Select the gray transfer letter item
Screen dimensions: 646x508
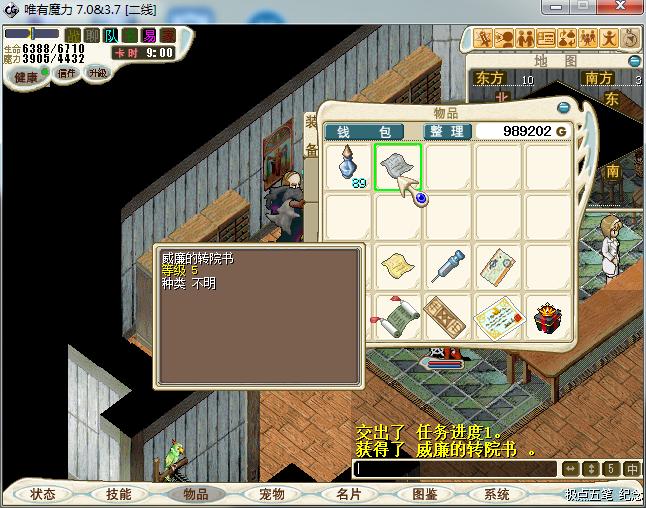[x=397, y=166]
